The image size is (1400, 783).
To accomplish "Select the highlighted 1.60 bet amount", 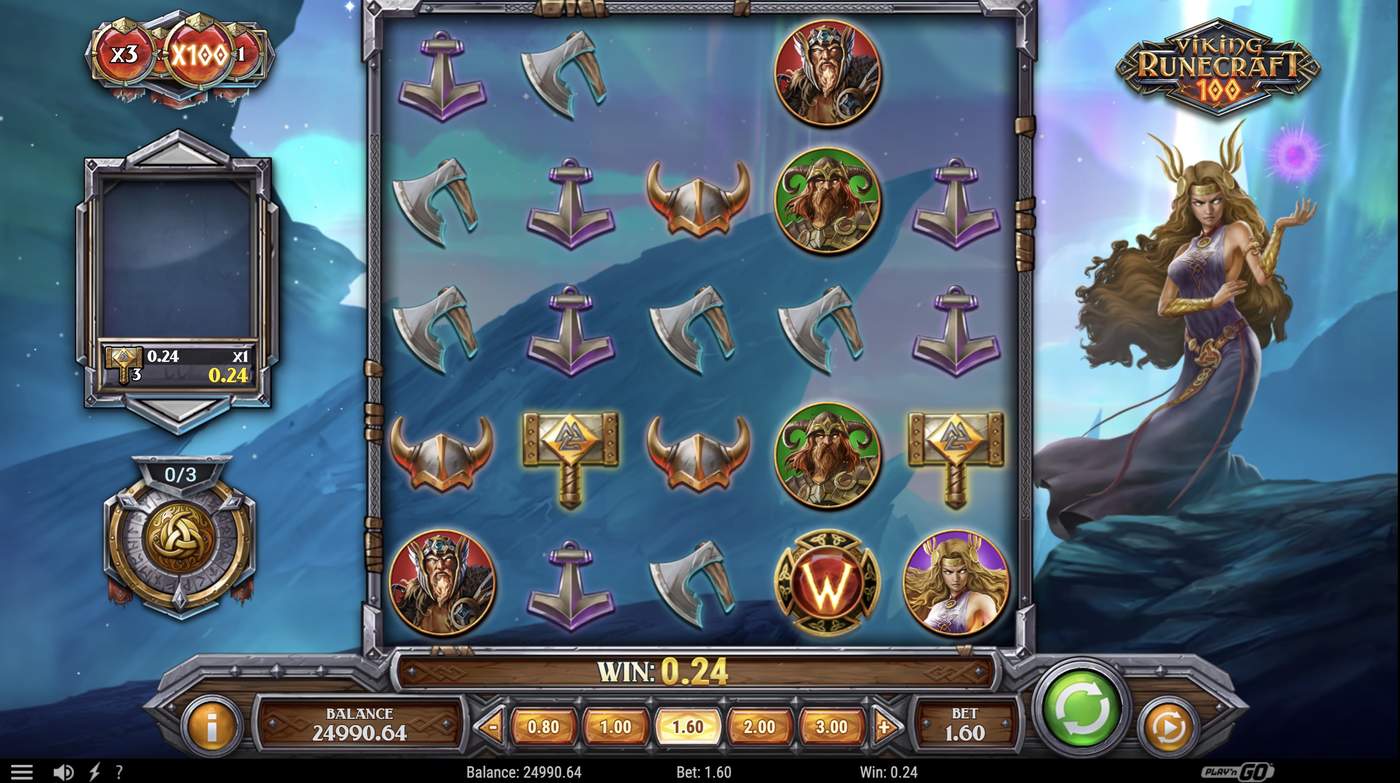I will point(686,727).
